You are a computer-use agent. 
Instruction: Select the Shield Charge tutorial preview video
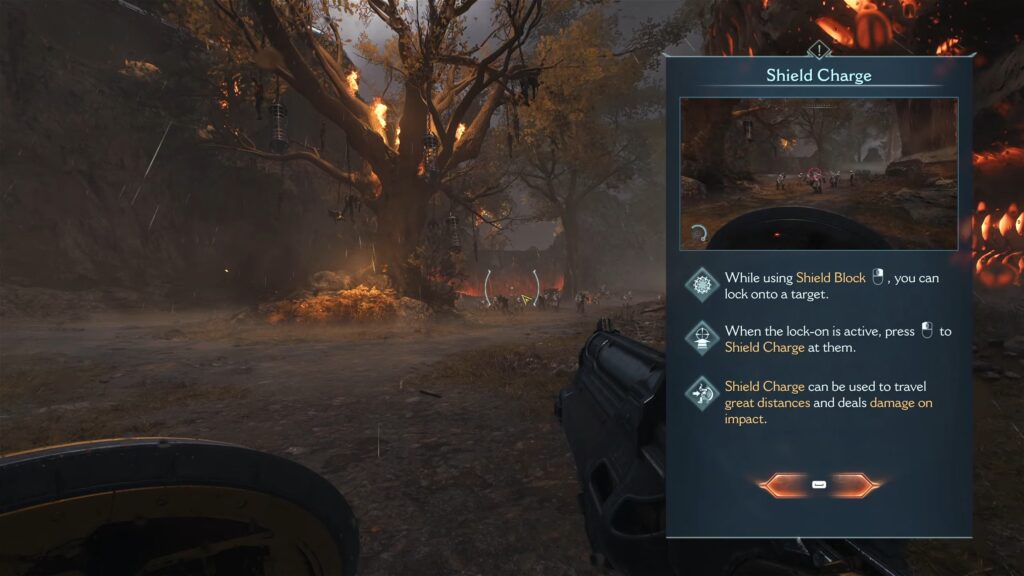(x=818, y=173)
